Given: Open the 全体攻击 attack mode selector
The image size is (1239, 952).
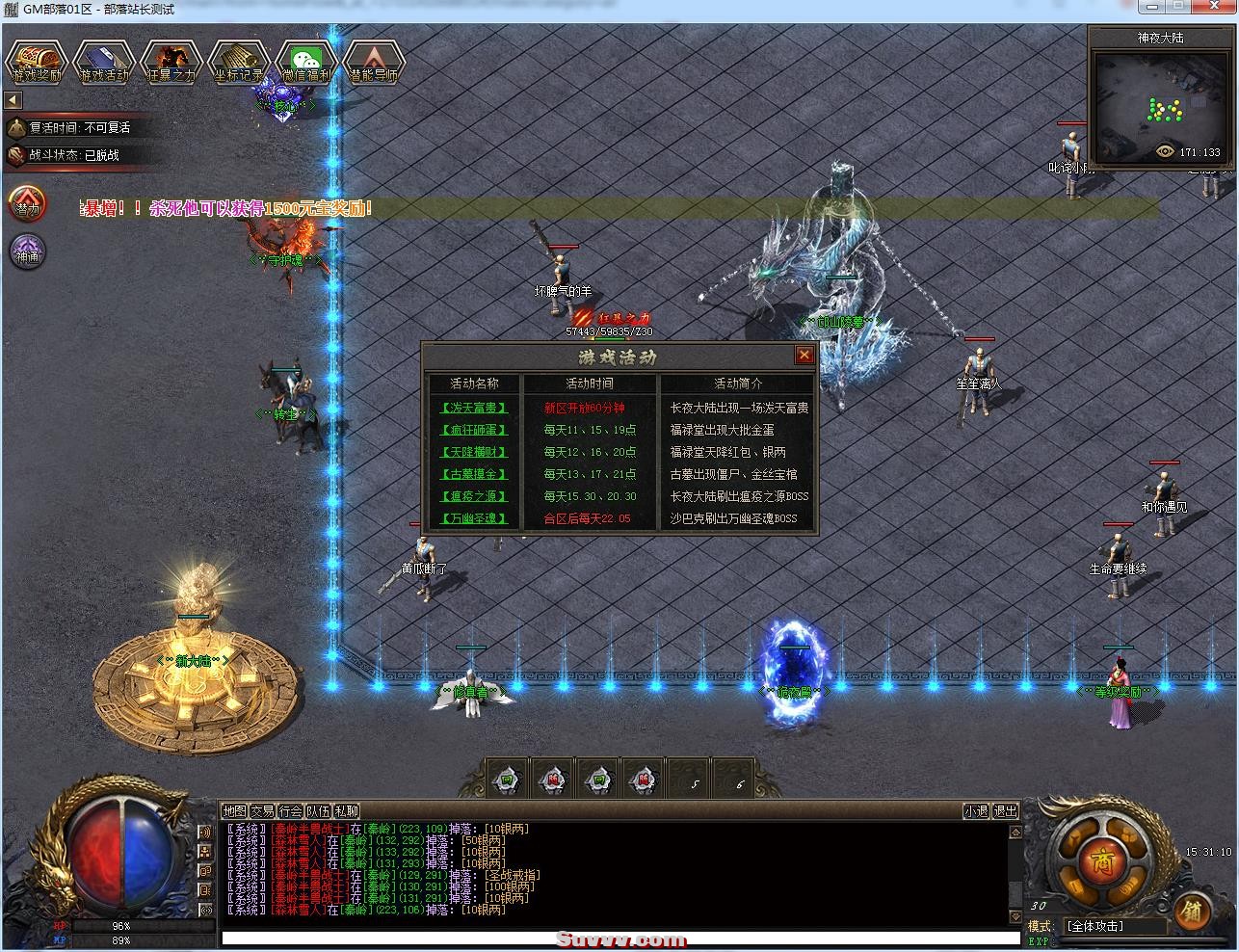Looking at the screenshot, I should click(x=1094, y=926).
